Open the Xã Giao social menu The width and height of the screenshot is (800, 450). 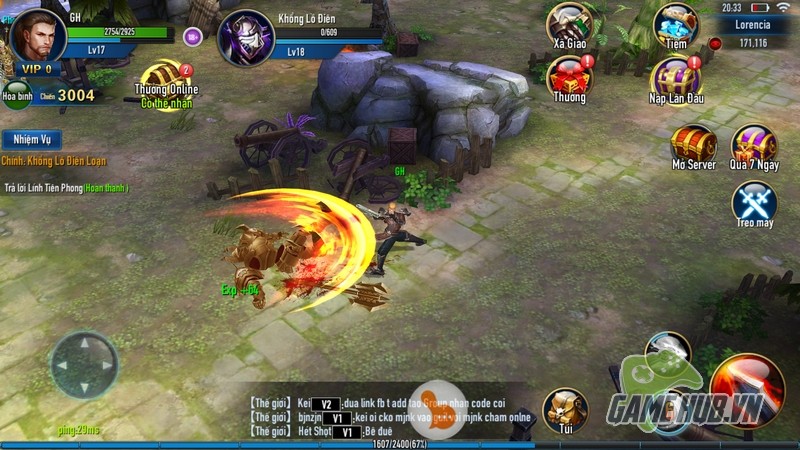570,25
